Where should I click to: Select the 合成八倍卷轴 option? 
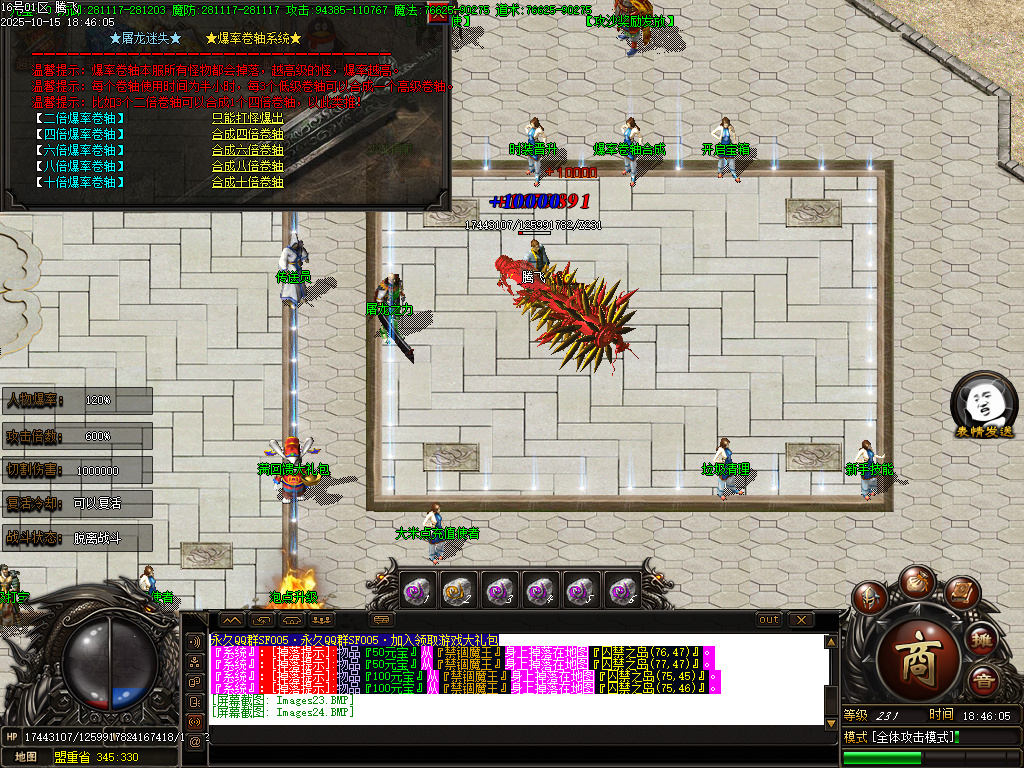click(x=247, y=166)
